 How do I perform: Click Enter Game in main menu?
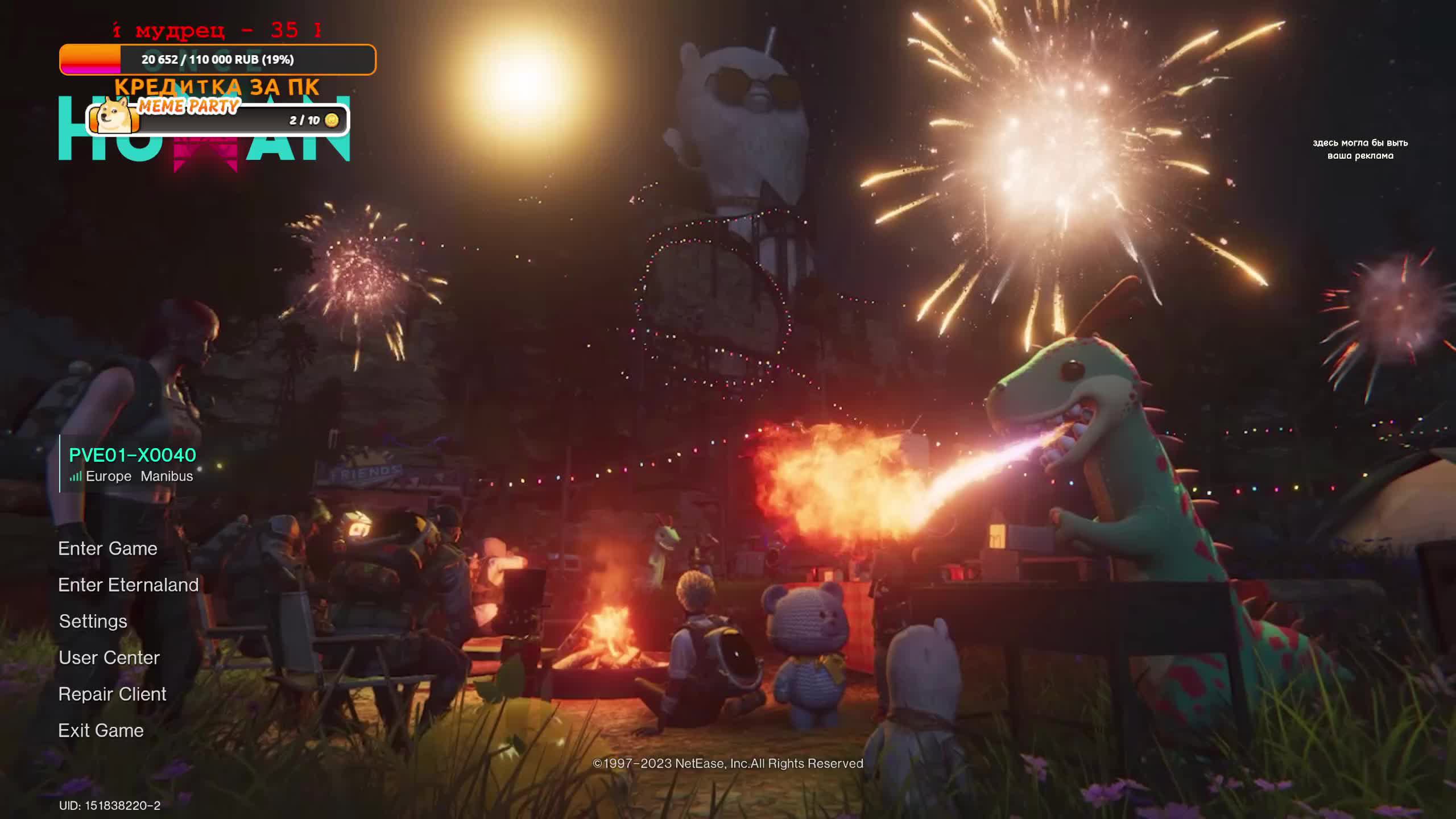point(107,549)
